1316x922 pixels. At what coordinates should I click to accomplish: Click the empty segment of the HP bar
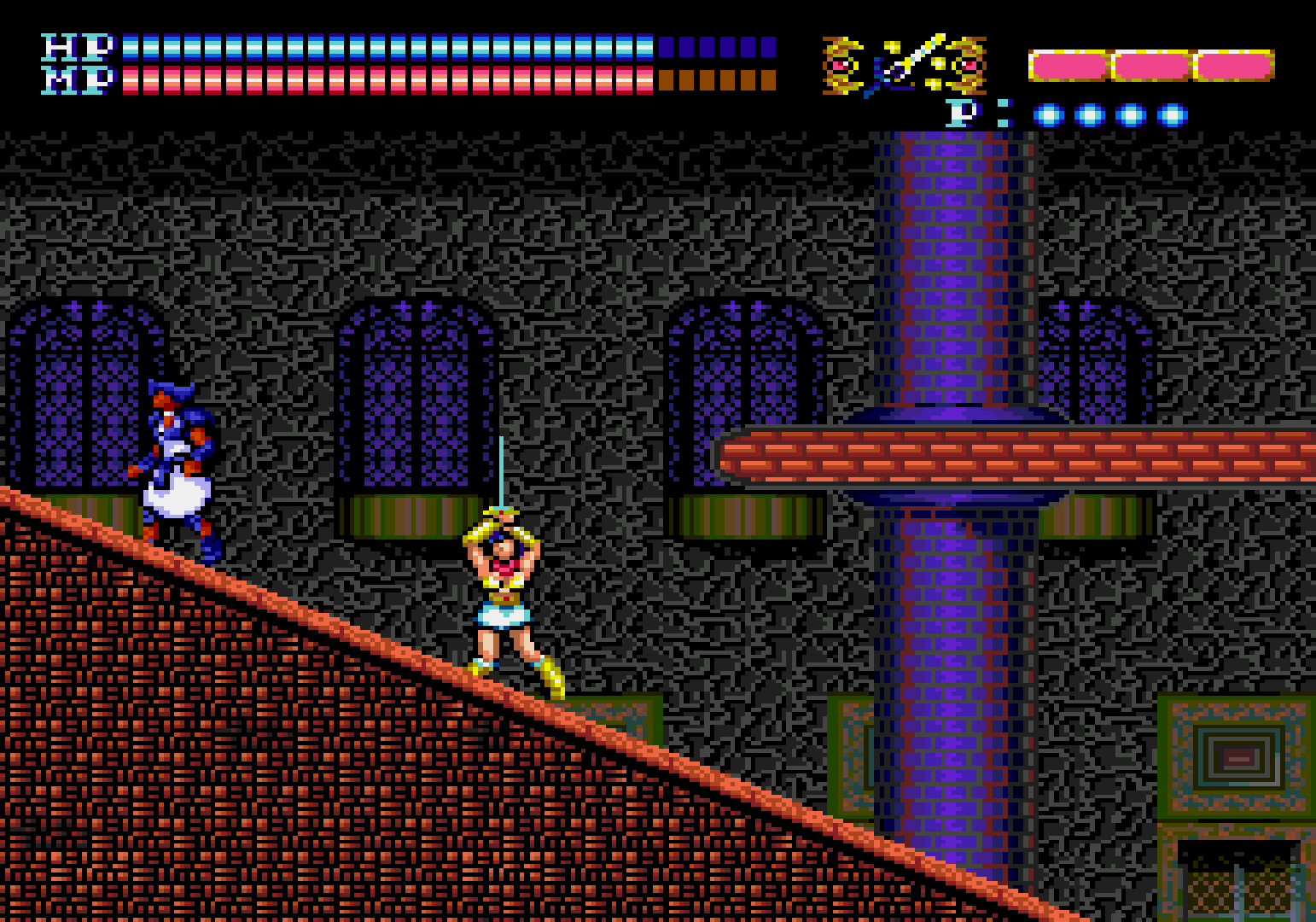pos(717,47)
